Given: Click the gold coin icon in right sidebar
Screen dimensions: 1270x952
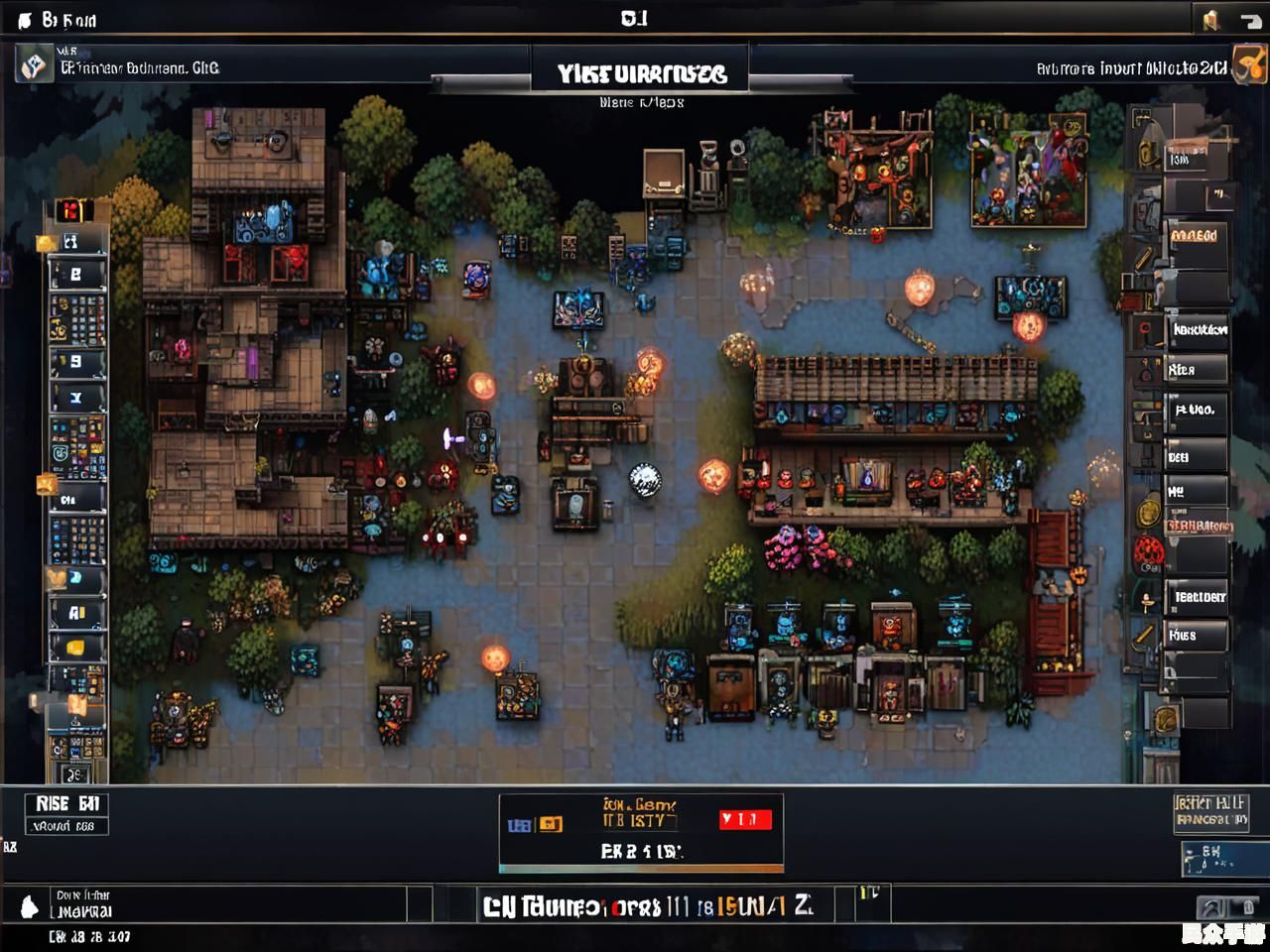Looking at the screenshot, I should (x=1149, y=512).
